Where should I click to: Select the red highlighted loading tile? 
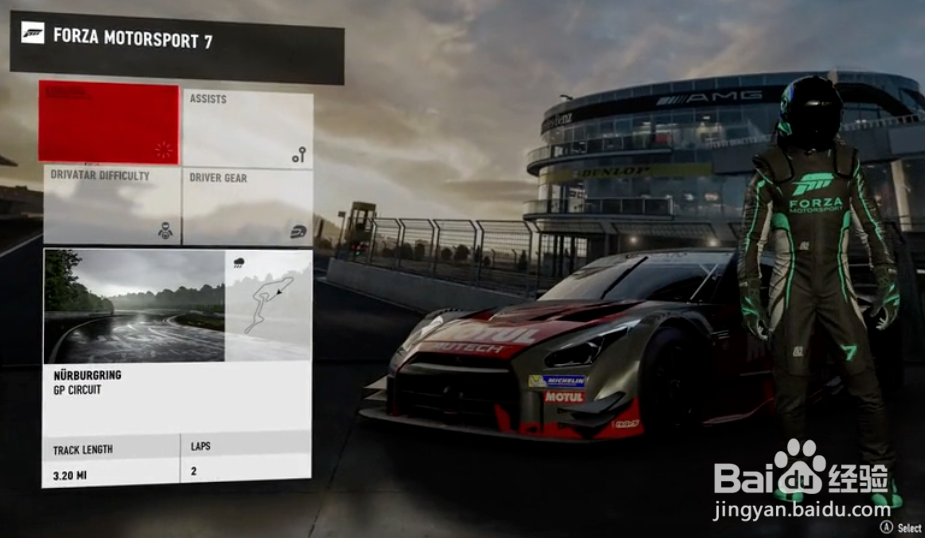[x=109, y=122]
